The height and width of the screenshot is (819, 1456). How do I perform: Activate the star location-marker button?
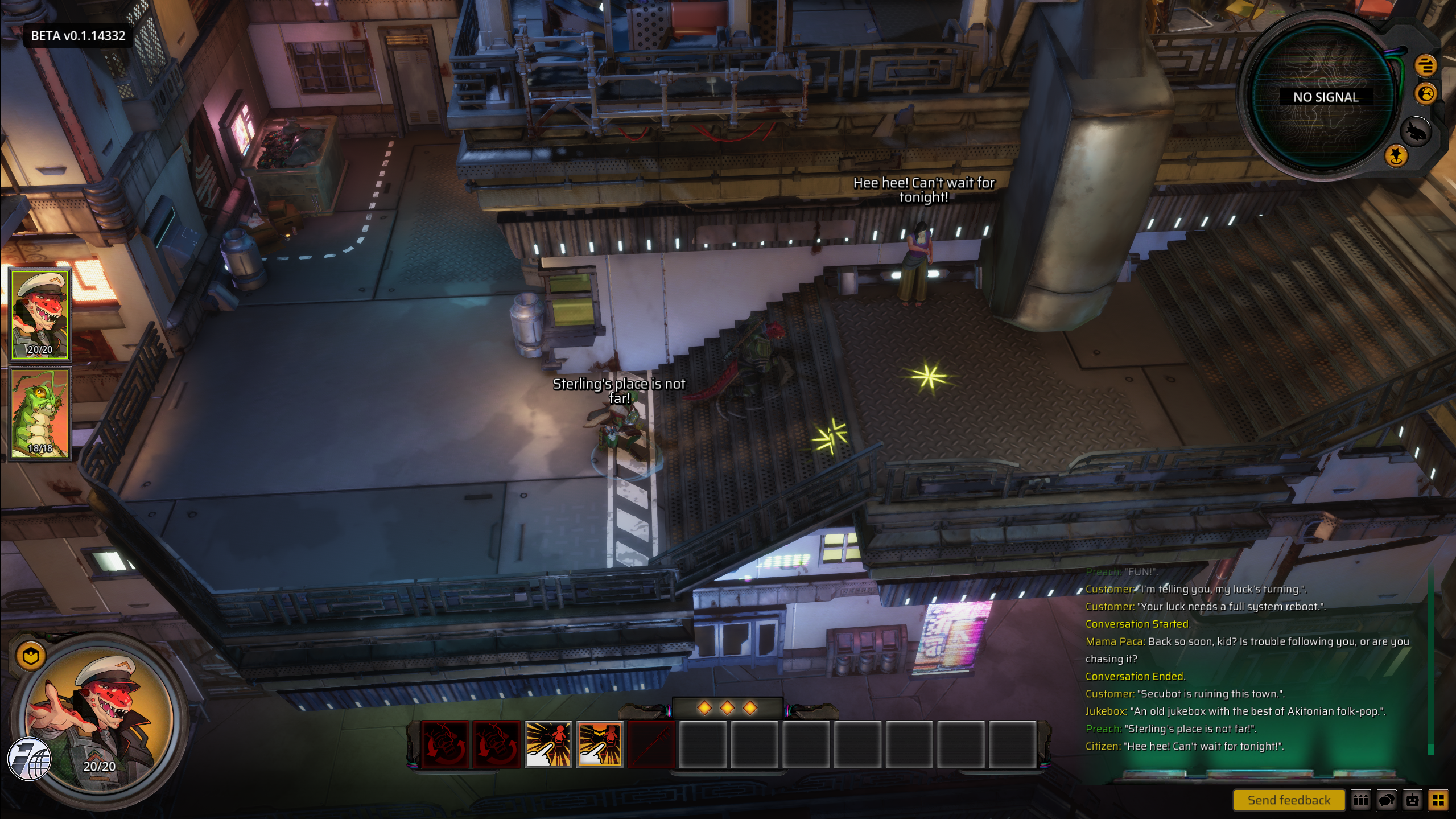1396,155
